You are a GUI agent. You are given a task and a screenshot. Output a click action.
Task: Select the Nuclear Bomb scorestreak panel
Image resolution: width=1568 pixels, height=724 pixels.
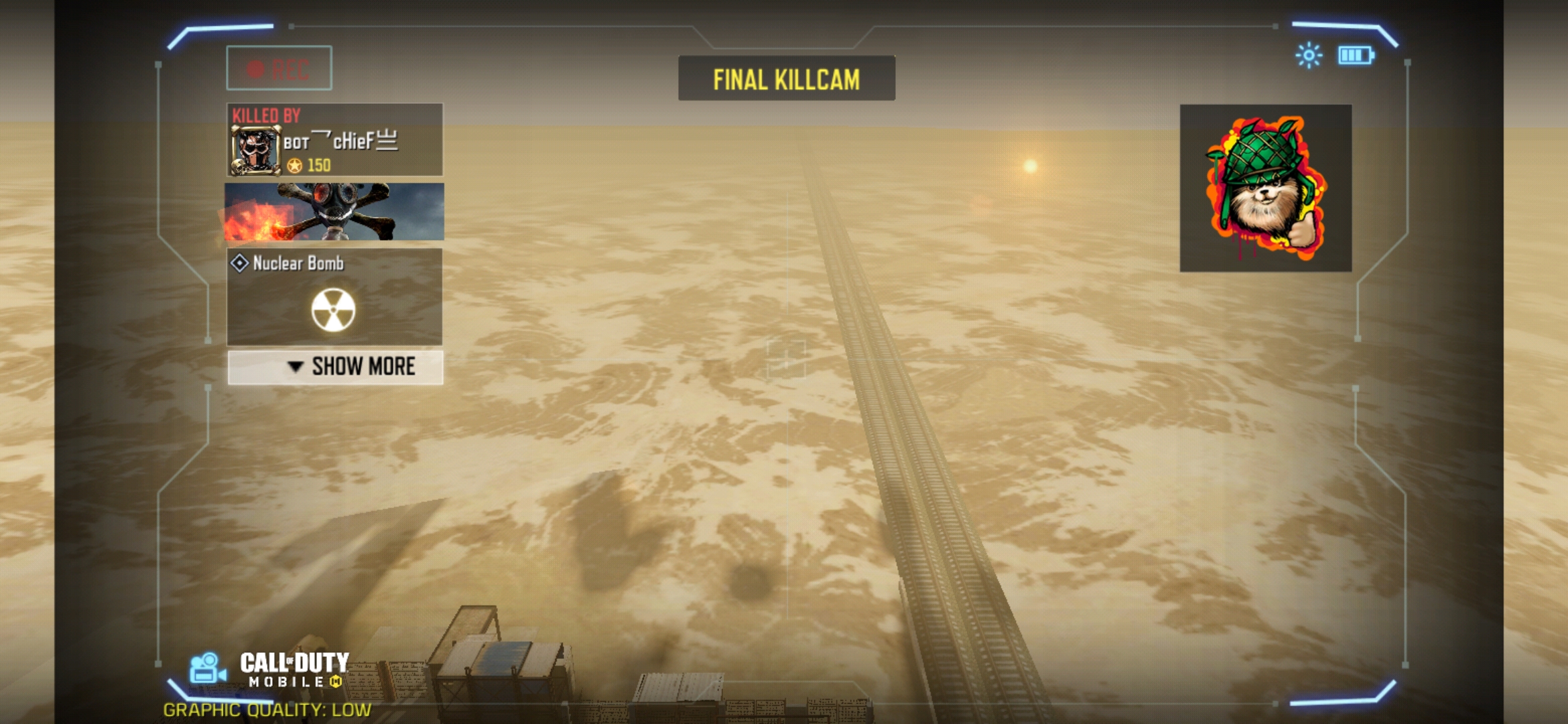(334, 297)
